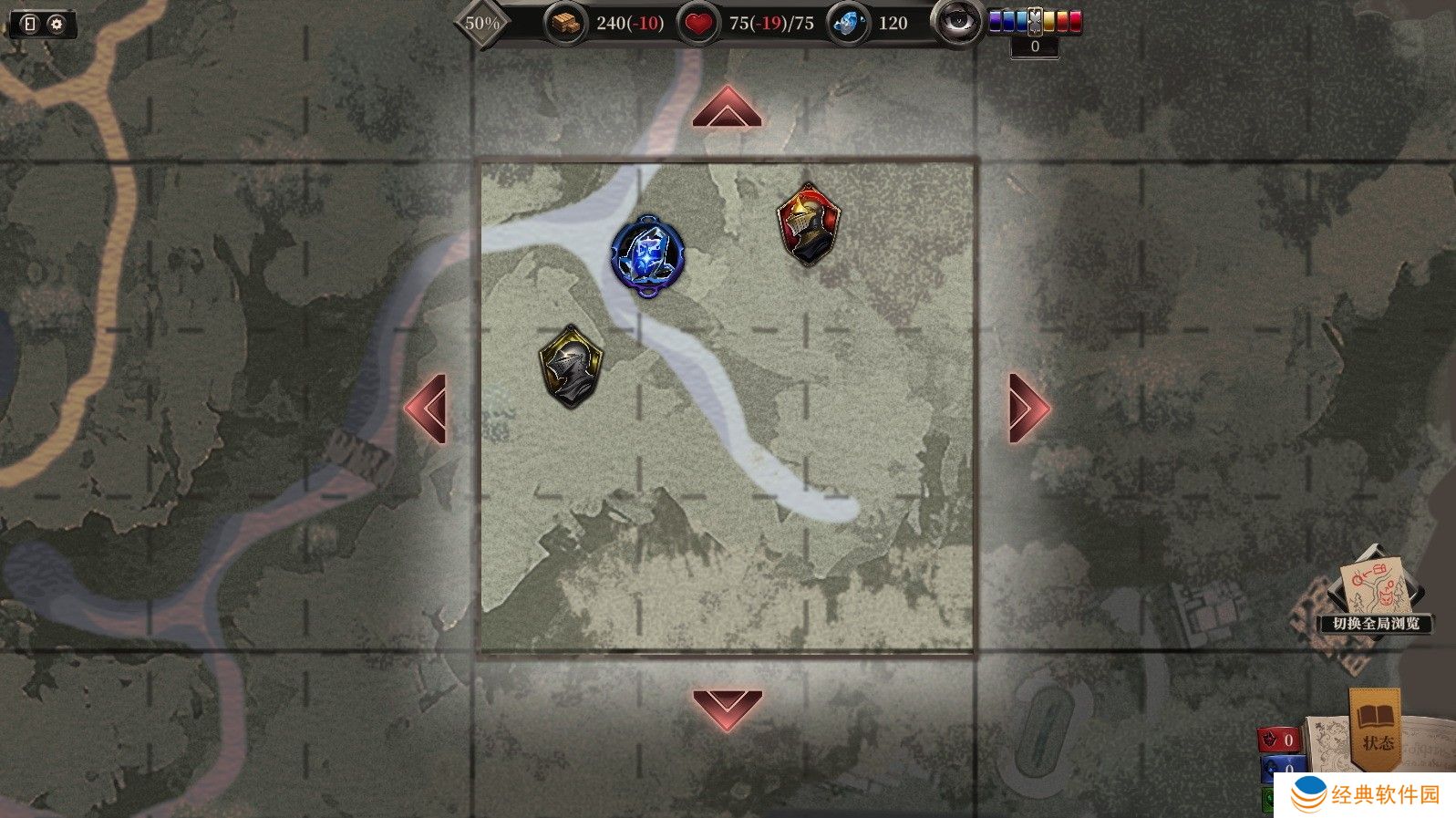Select the blue crystal map marker

pos(647,254)
